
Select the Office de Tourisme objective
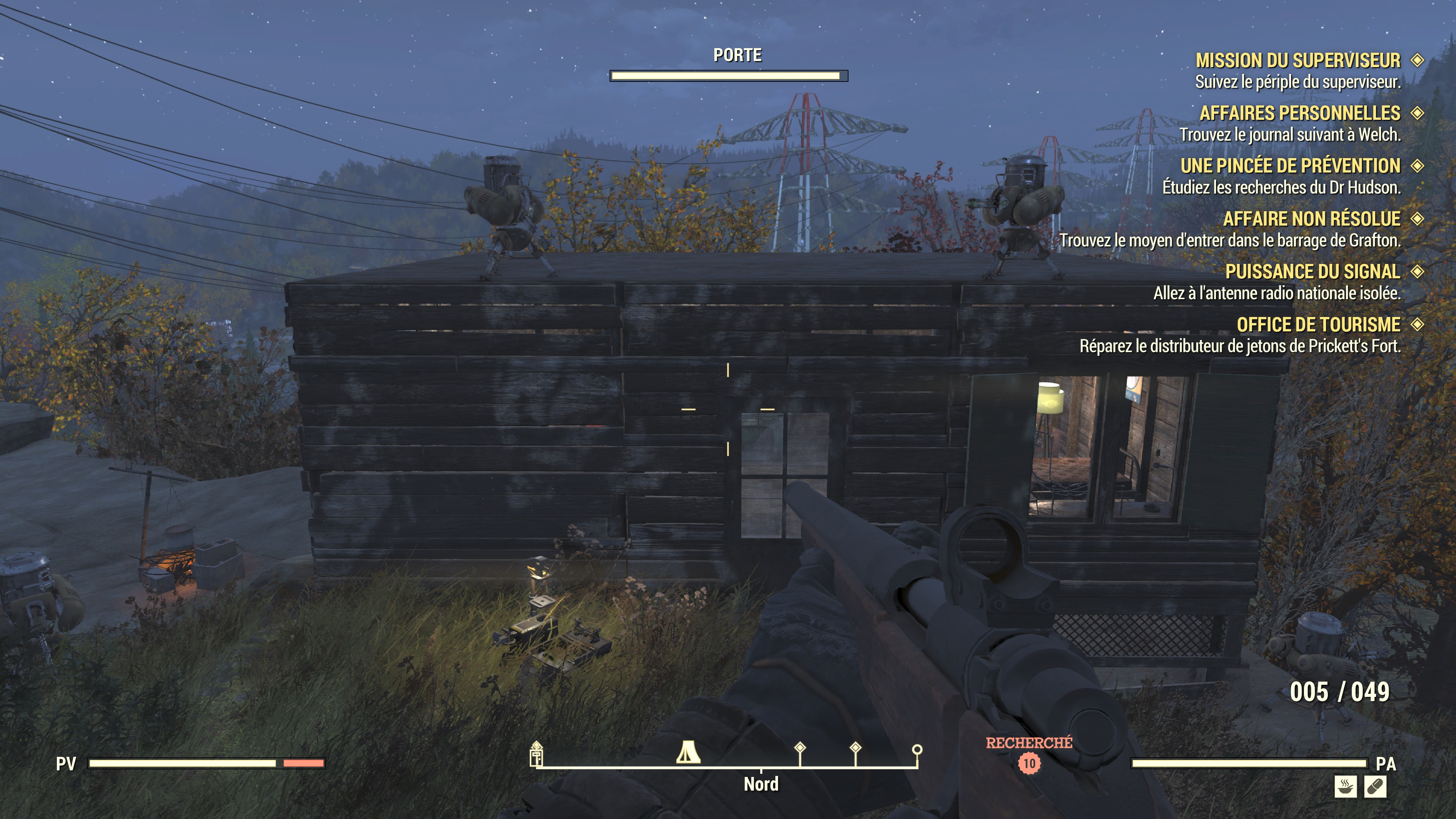[x=1318, y=325]
